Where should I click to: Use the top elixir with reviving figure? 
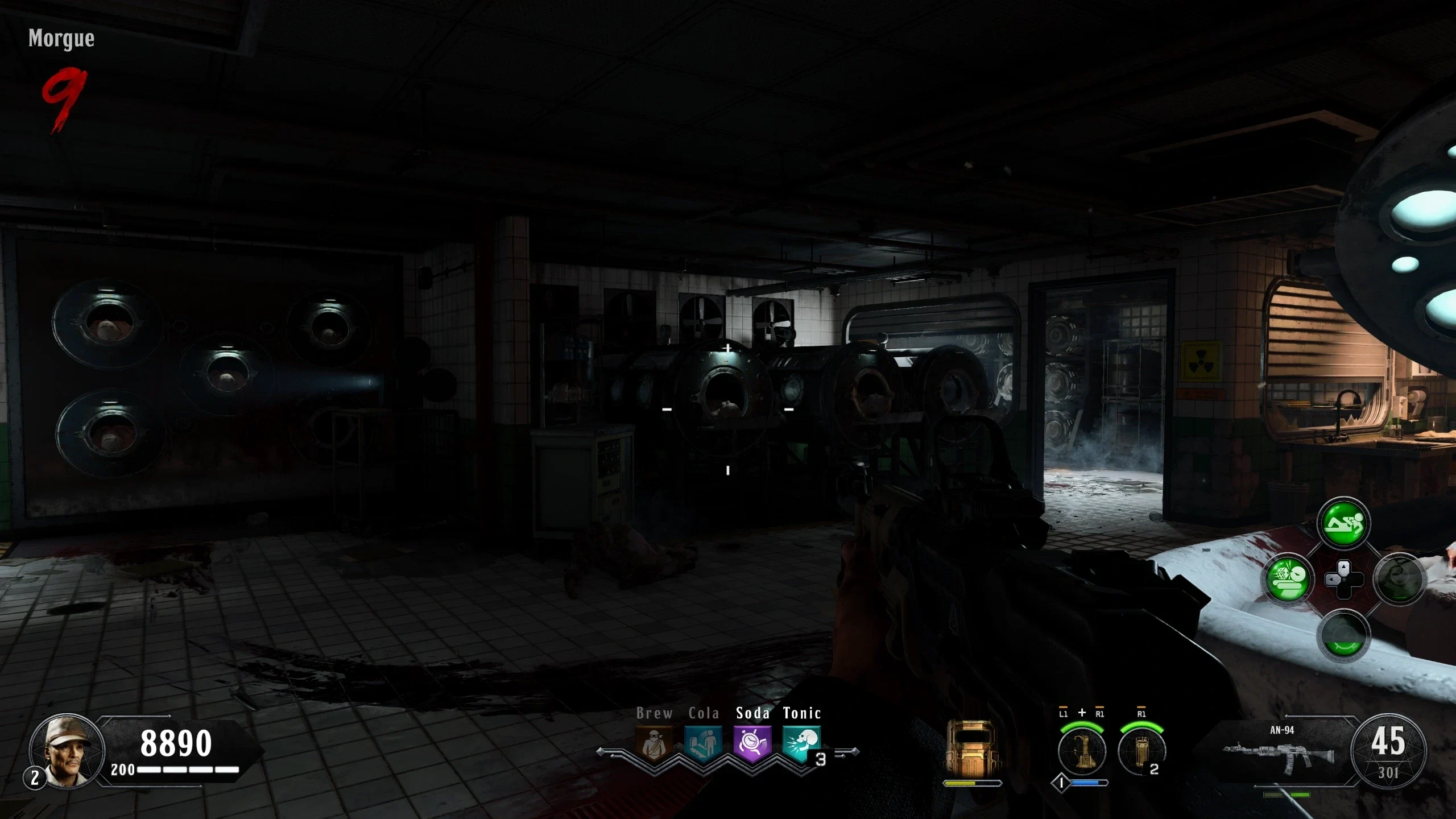(1343, 523)
